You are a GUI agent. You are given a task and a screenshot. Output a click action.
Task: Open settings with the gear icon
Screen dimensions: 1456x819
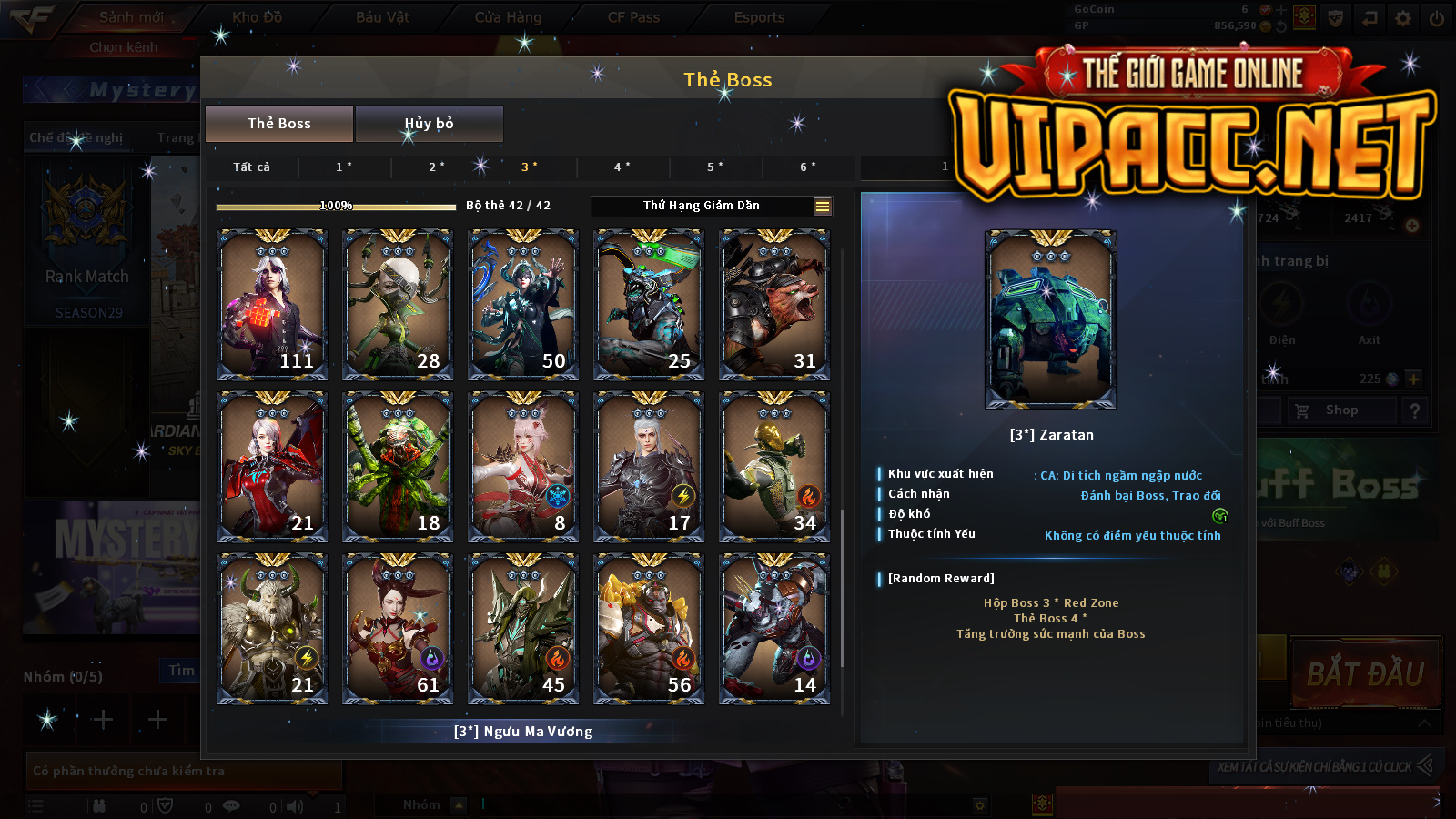[1403, 17]
